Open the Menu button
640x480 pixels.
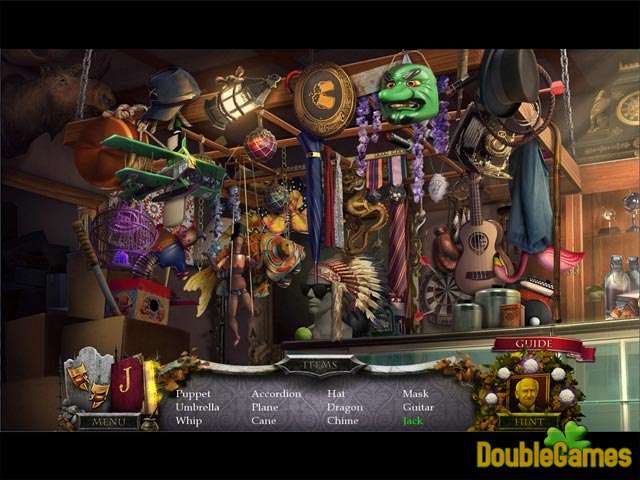tap(109, 422)
